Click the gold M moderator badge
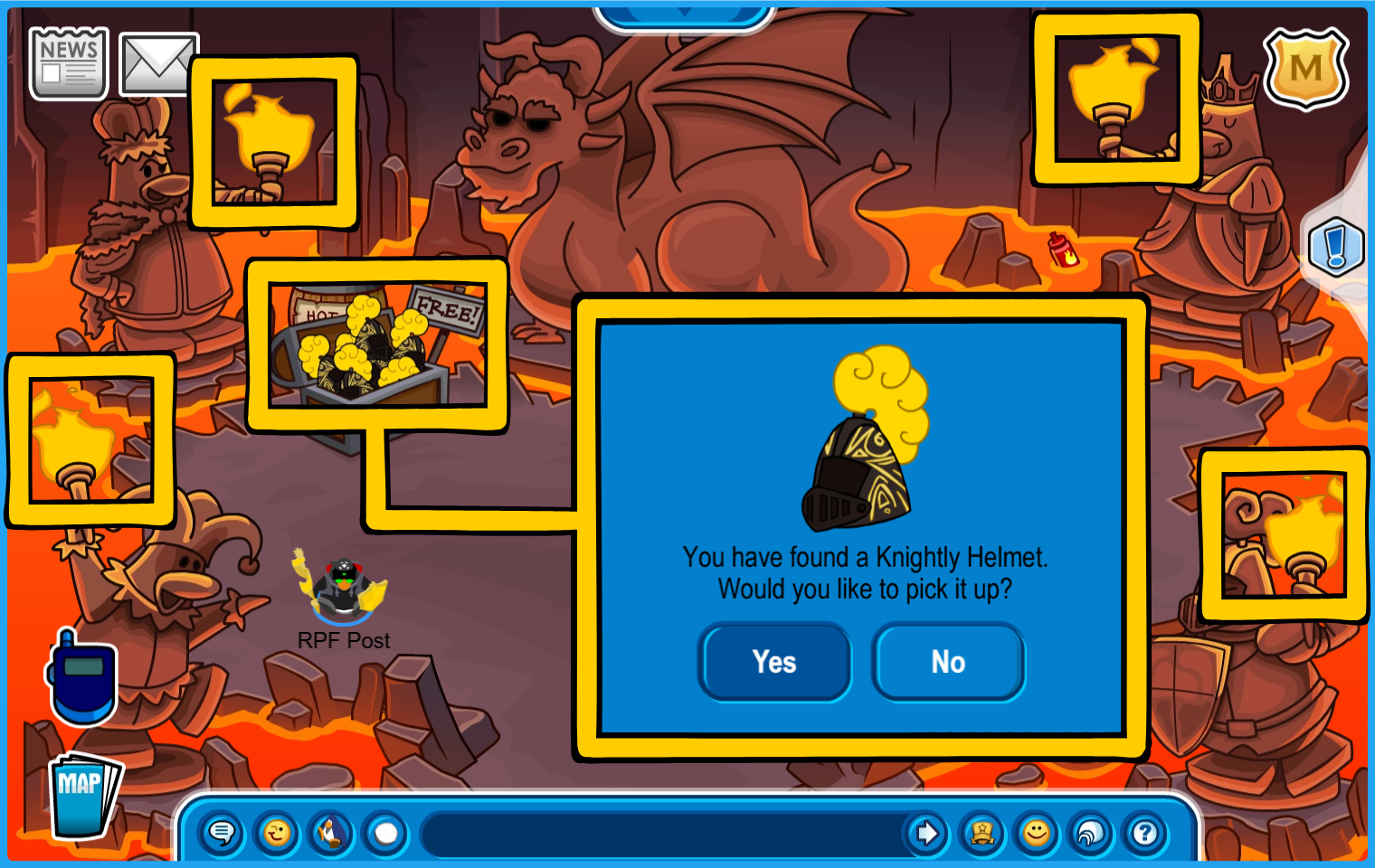The image size is (1375, 868). 1305,69
